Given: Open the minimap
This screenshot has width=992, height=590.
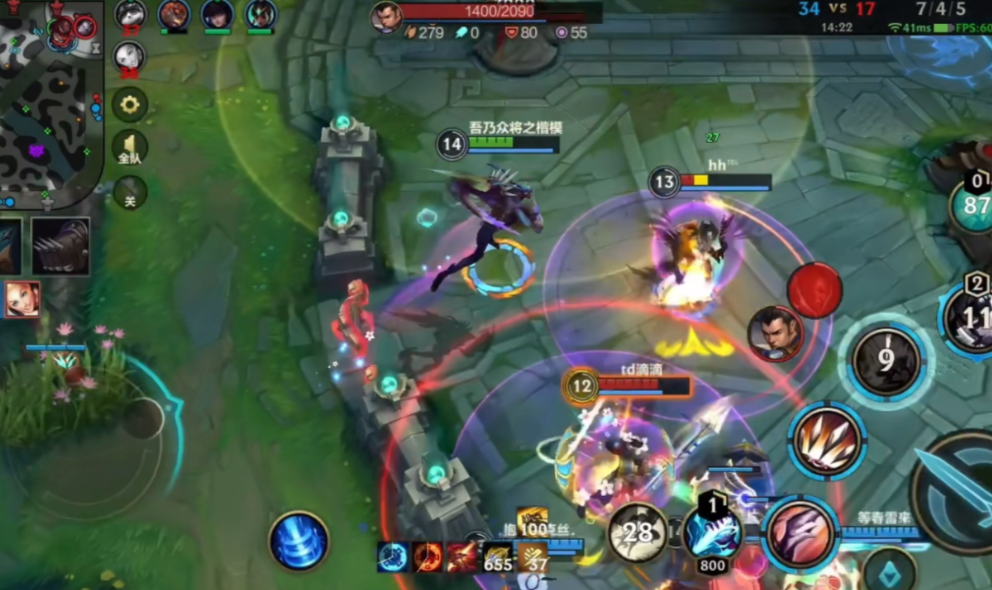Looking at the screenshot, I should [x=50, y=100].
